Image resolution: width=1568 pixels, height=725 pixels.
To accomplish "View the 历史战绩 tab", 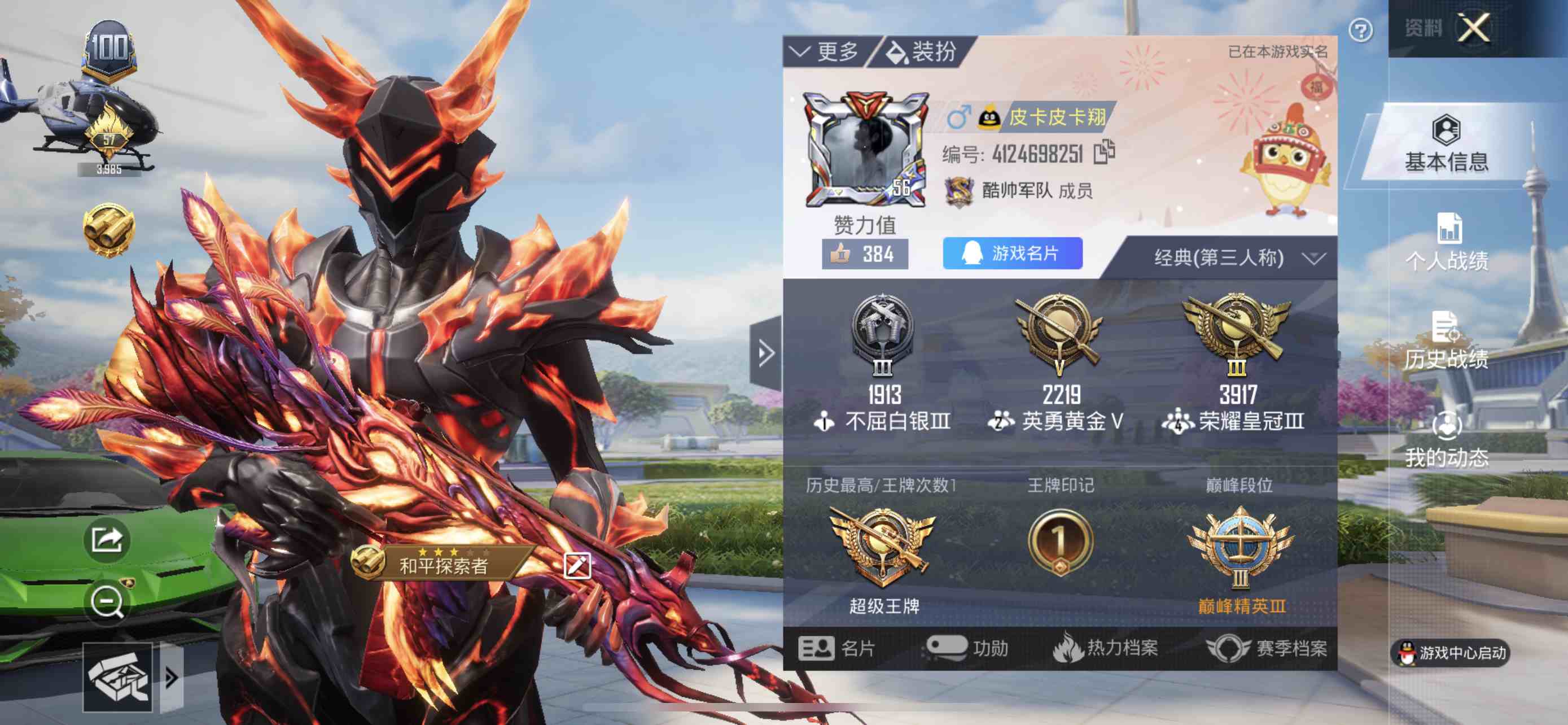I will point(1446,342).
